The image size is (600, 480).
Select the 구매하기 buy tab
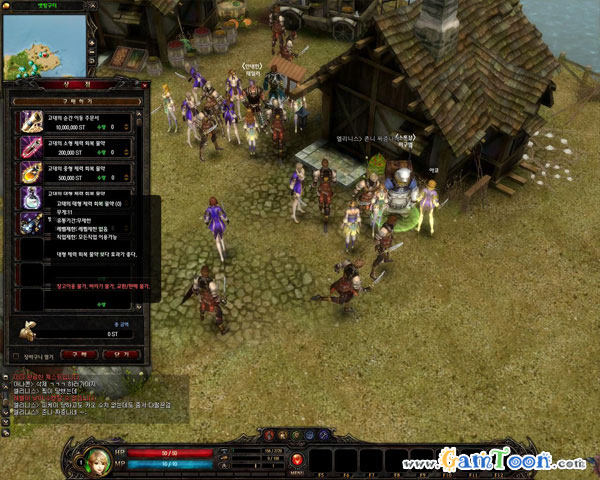76,101
